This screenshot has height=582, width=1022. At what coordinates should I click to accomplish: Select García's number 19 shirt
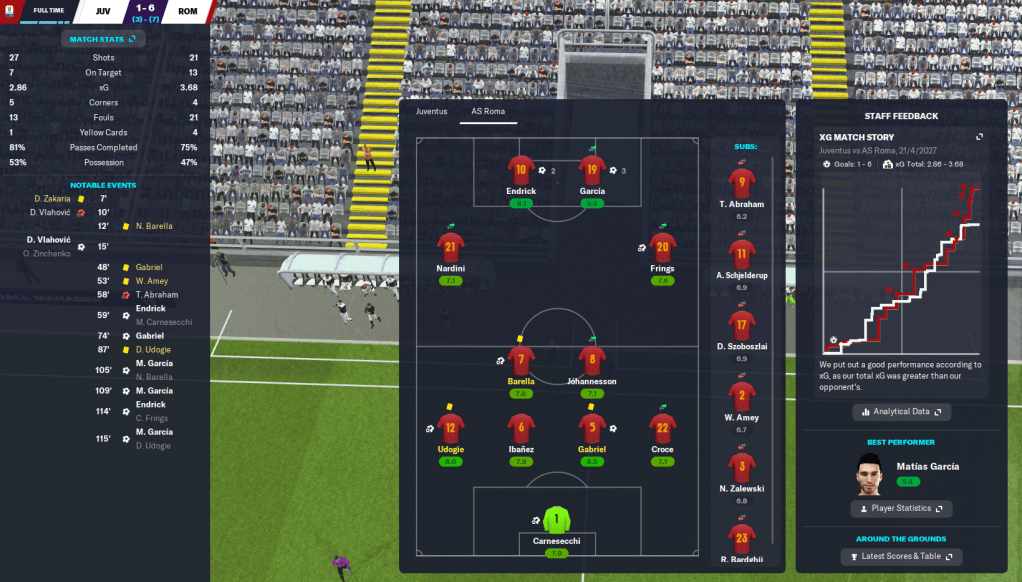click(592, 170)
